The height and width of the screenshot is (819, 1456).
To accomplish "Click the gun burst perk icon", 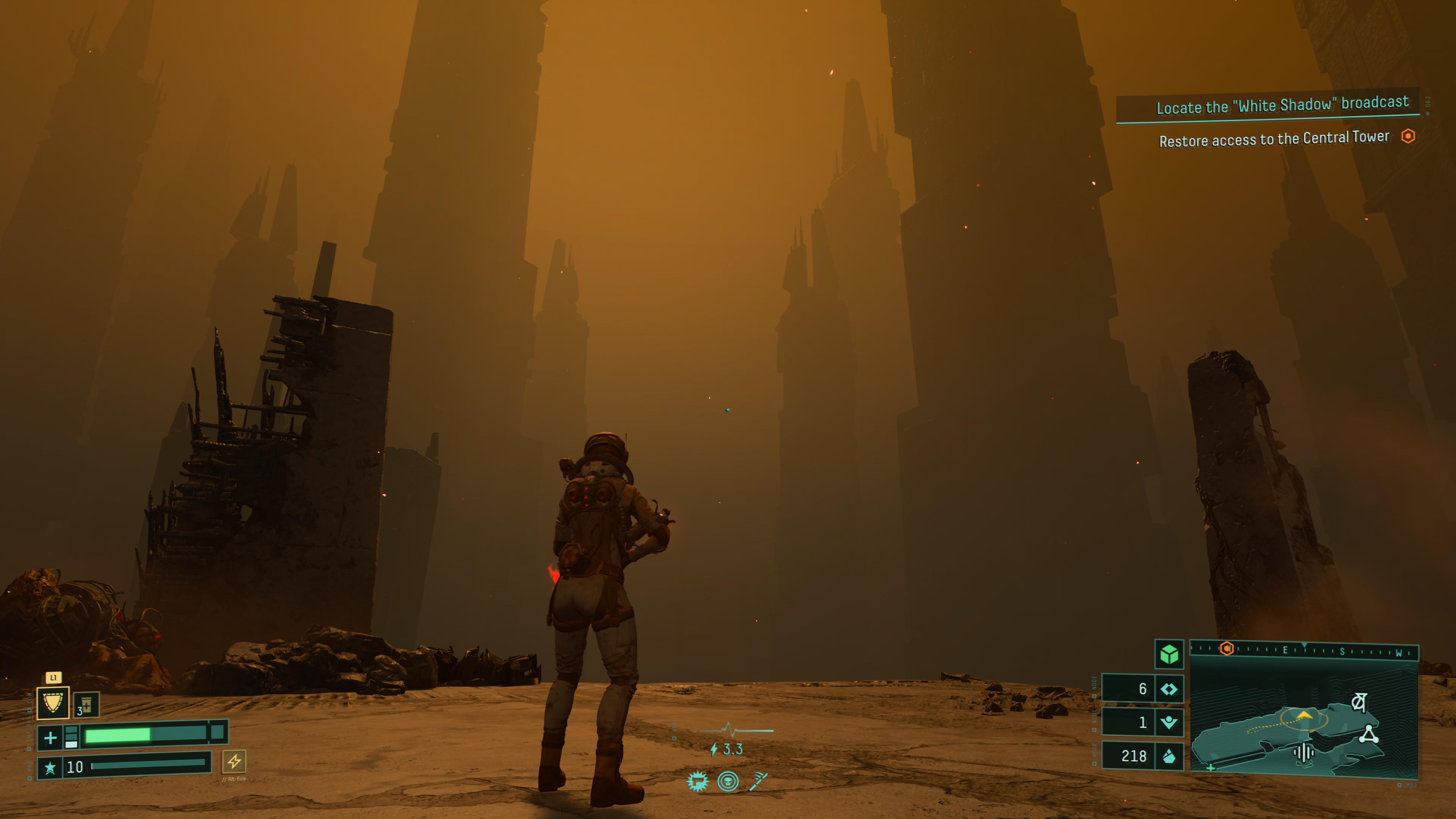I will pyautogui.click(x=698, y=782).
